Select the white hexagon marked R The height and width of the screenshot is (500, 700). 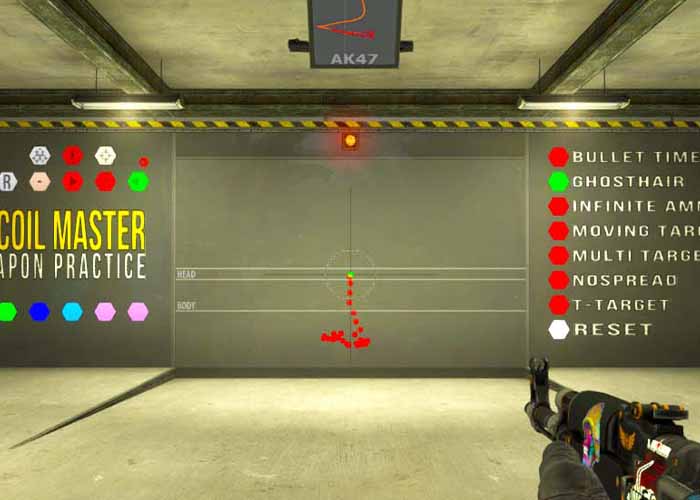click(x=6, y=182)
